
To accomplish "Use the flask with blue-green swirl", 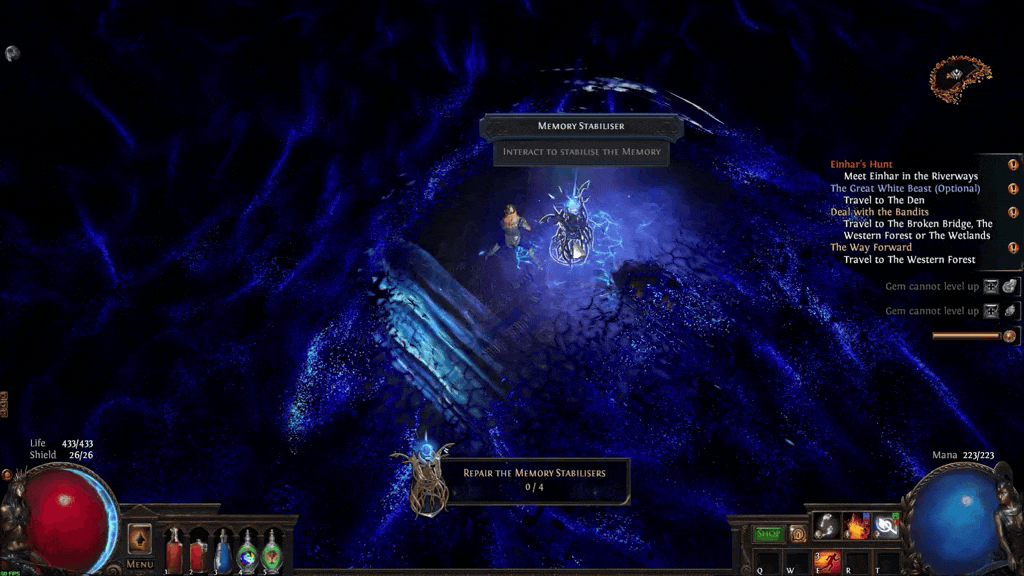I will pos(247,550).
